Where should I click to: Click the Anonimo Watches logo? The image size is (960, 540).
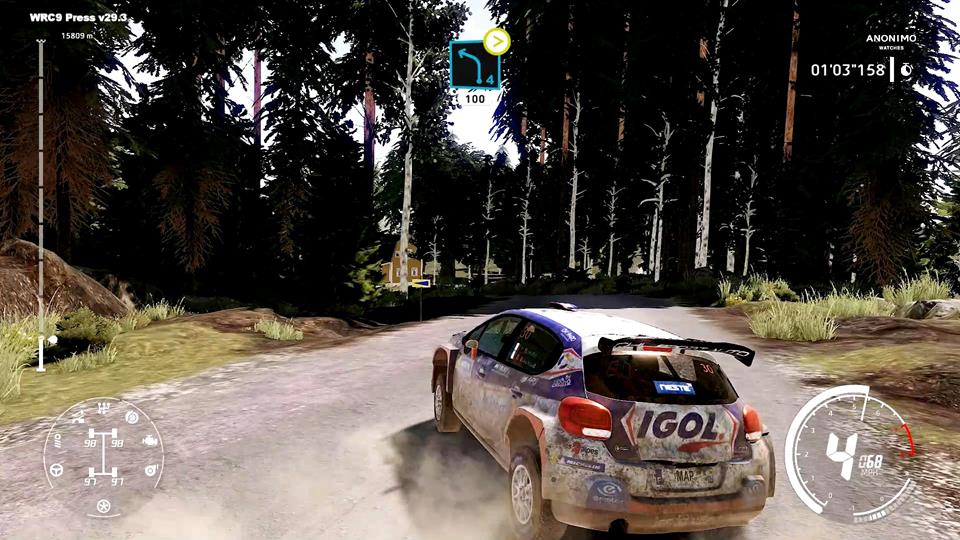pos(890,41)
